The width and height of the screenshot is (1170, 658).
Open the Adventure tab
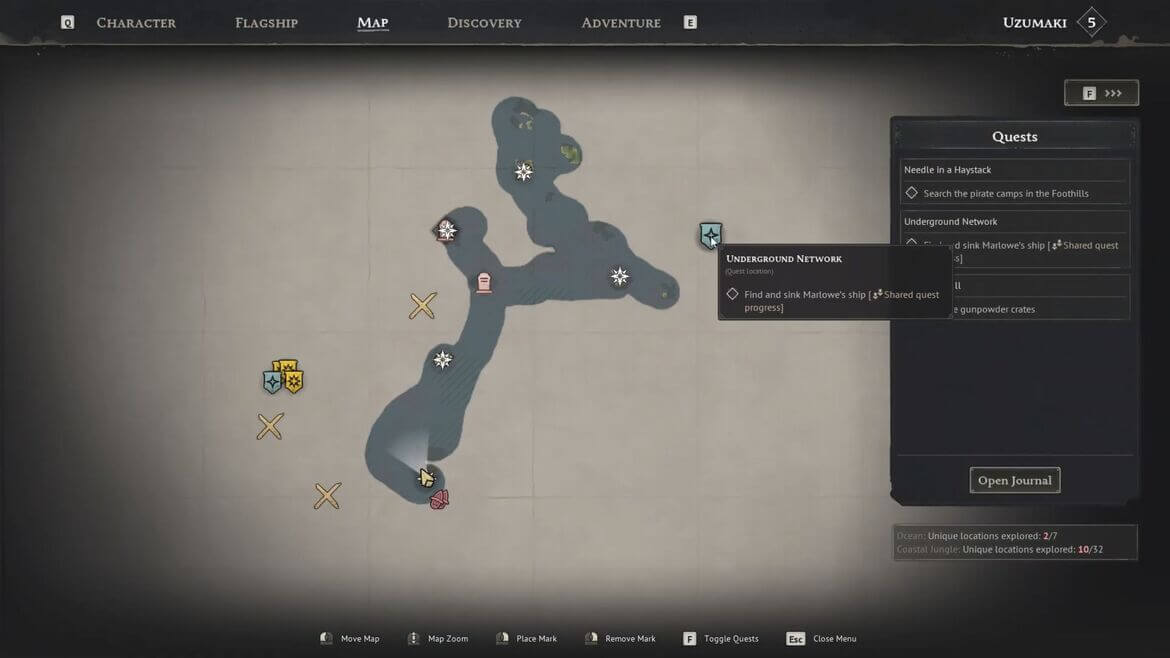[621, 23]
